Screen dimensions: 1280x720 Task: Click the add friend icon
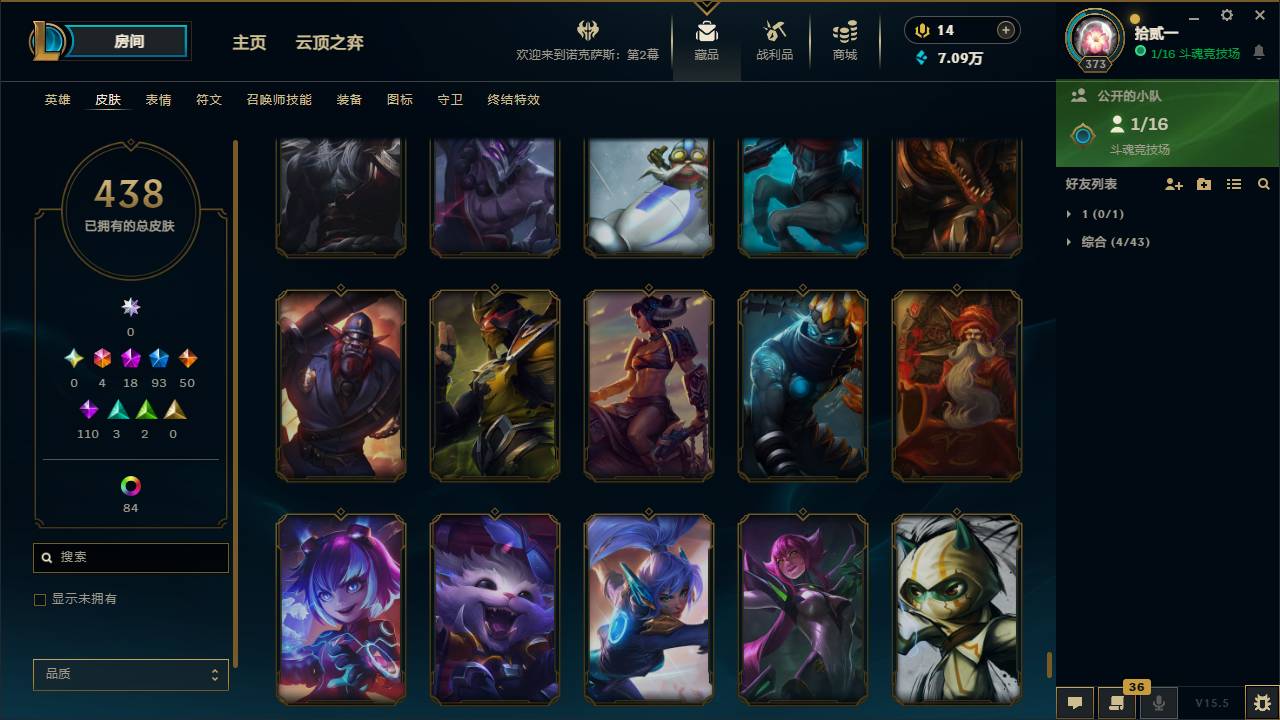tap(1173, 184)
